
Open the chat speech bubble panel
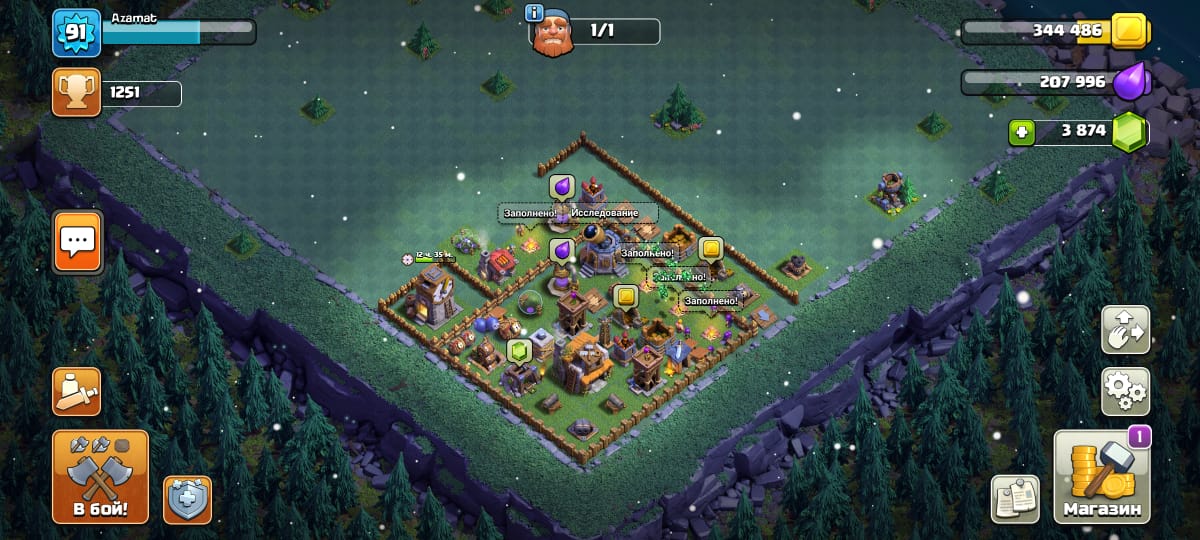pos(77,241)
